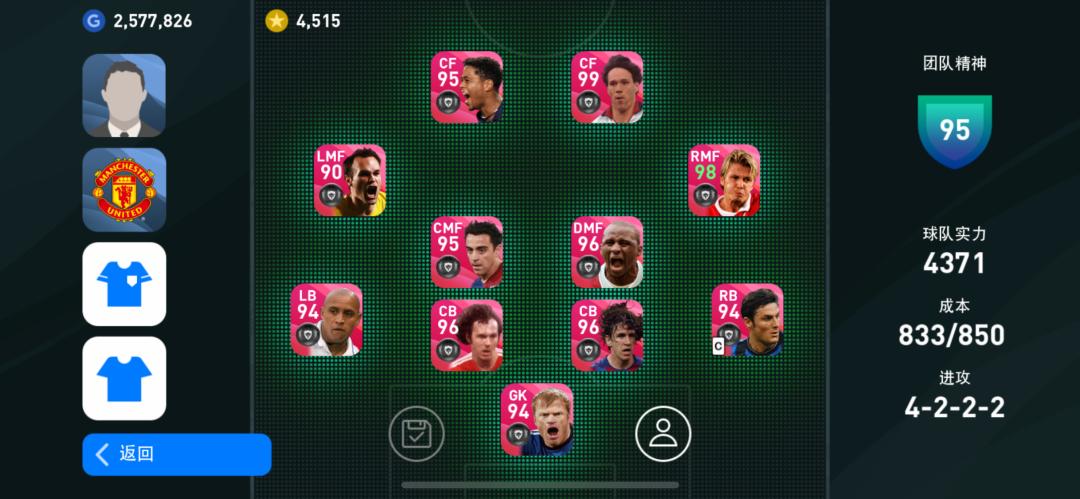Select the Manchester United club emblem
The image size is (1080, 499).
[x=124, y=190]
